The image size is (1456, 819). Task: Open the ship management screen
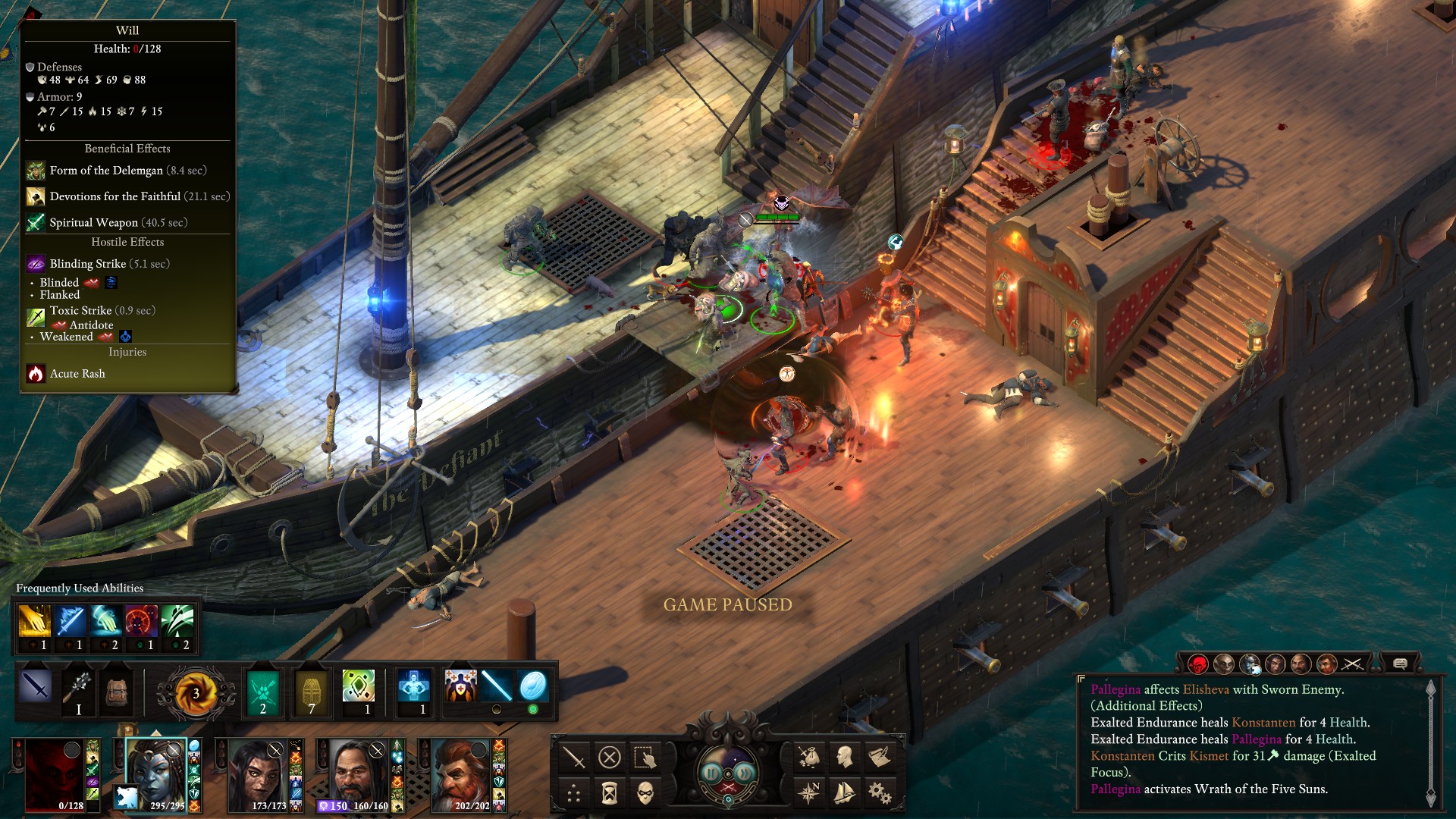[845, 793]
